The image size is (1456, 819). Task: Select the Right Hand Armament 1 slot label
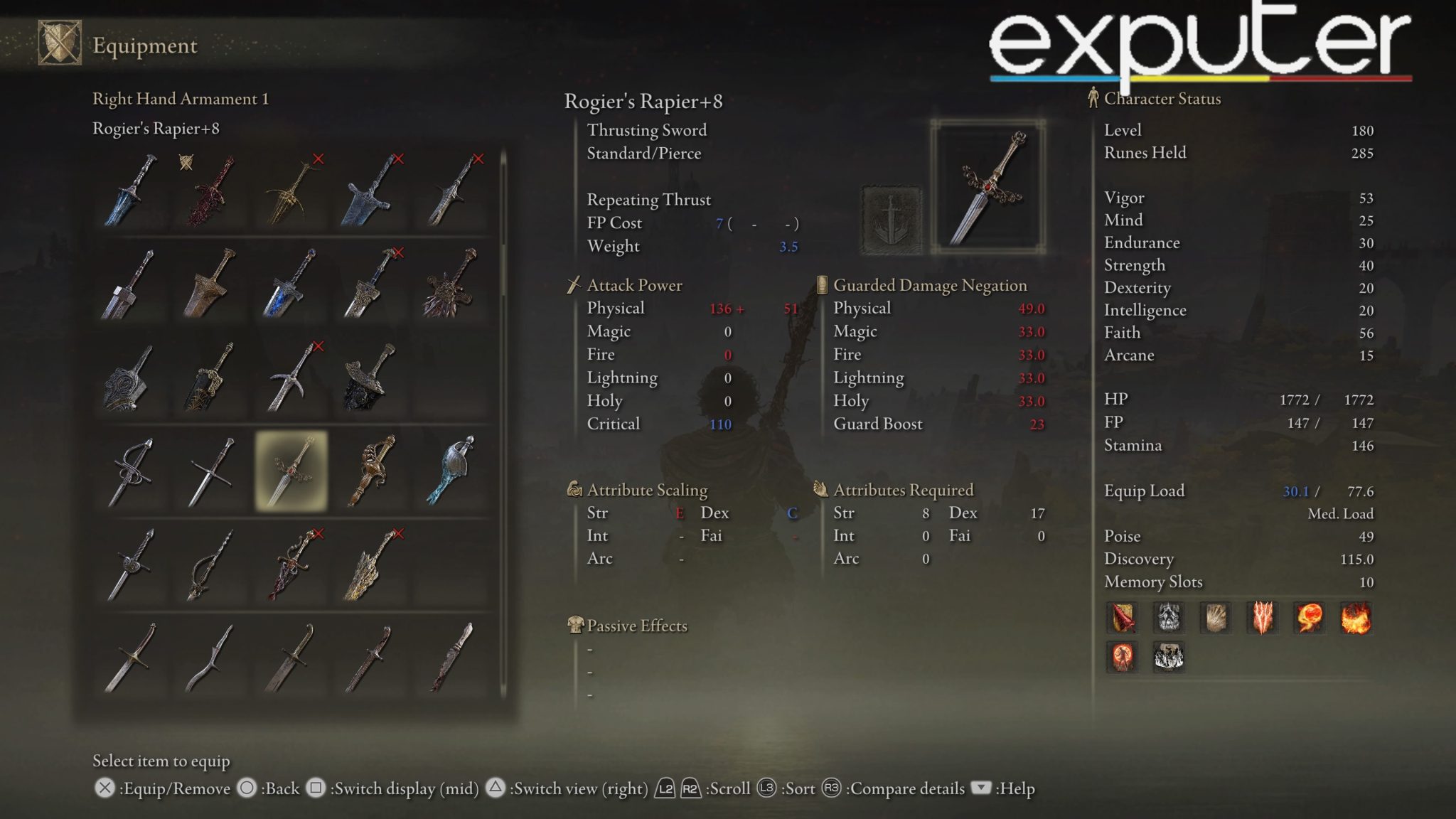click(x=181, y=99)
